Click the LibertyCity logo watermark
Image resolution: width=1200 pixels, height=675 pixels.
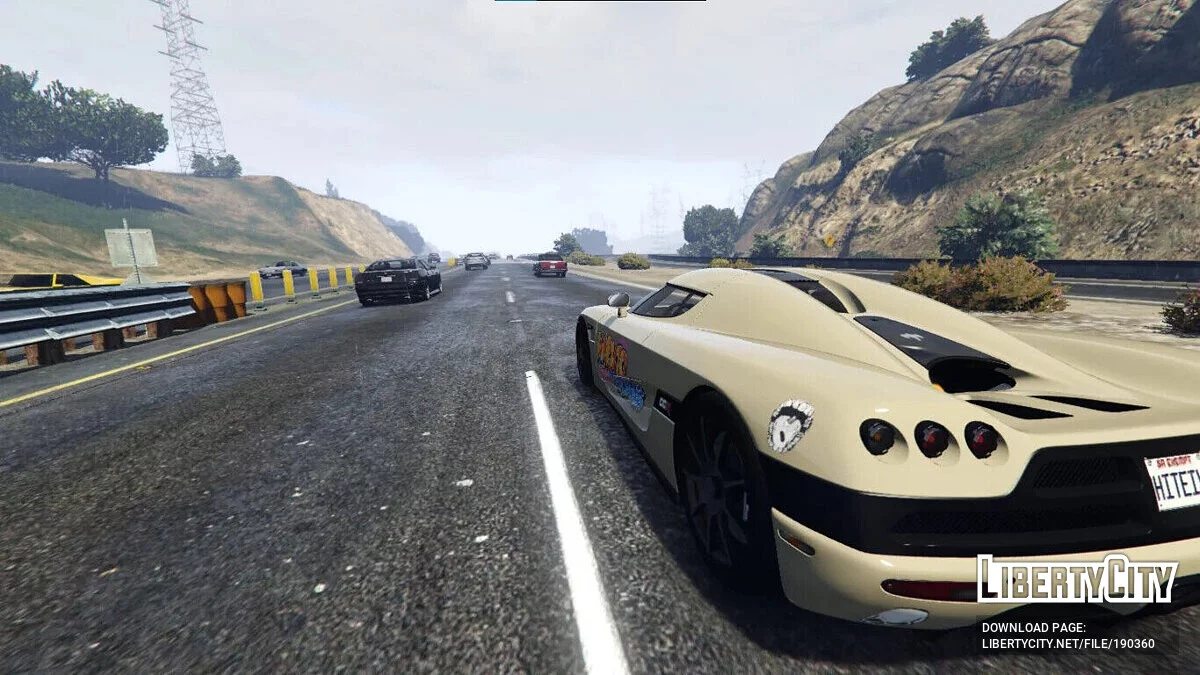(1077, 580)
